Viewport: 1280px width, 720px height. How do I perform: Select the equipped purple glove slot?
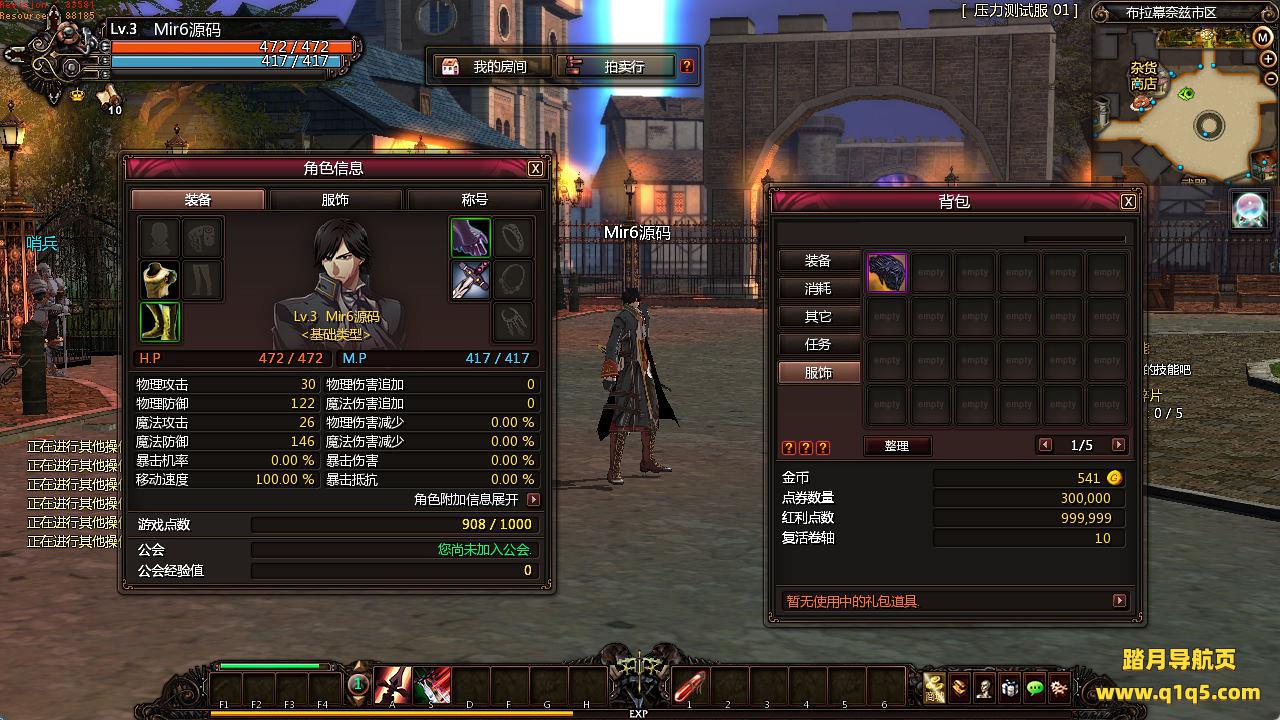[470, 238]
